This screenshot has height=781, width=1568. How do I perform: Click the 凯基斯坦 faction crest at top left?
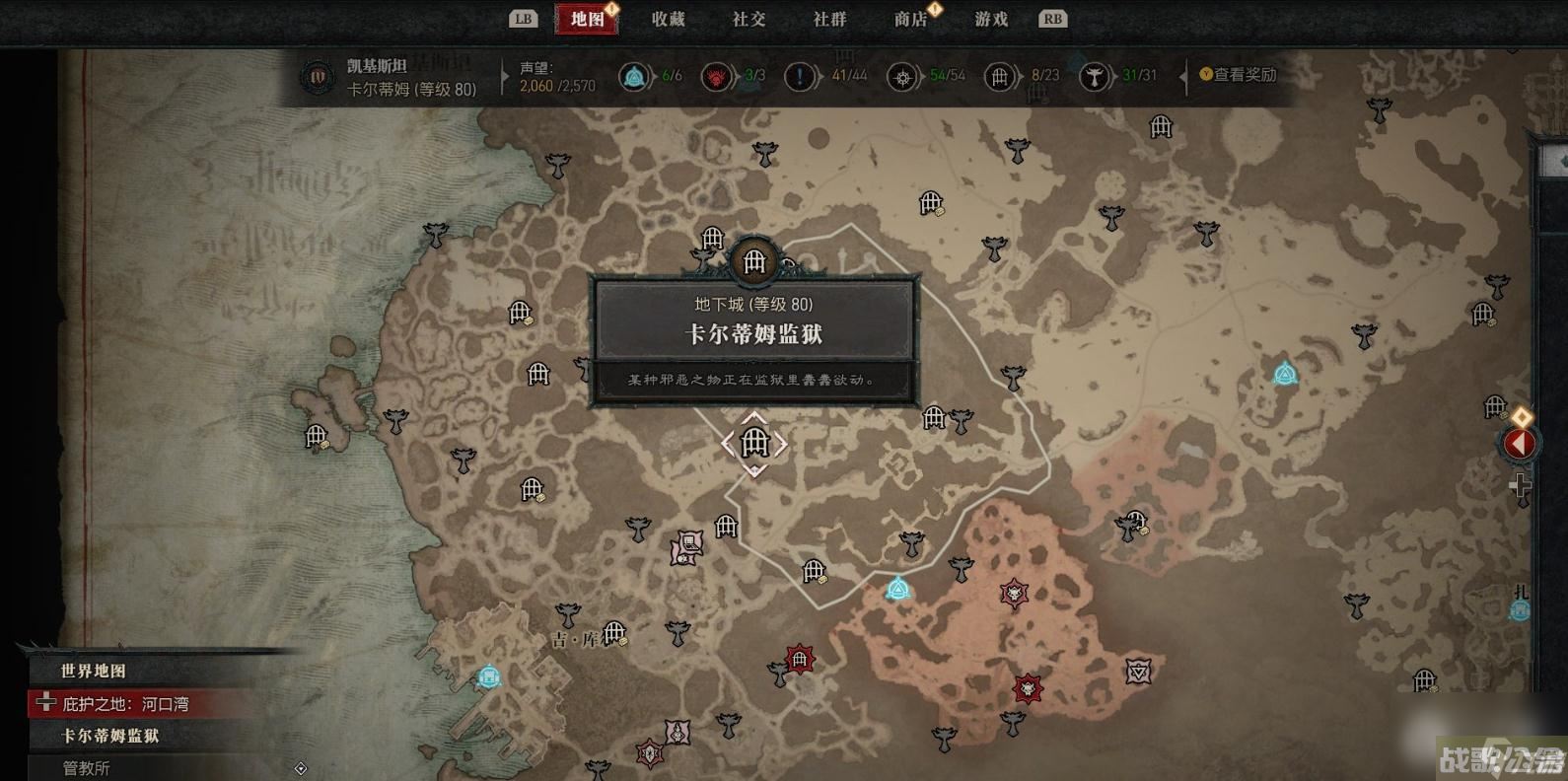316,79
